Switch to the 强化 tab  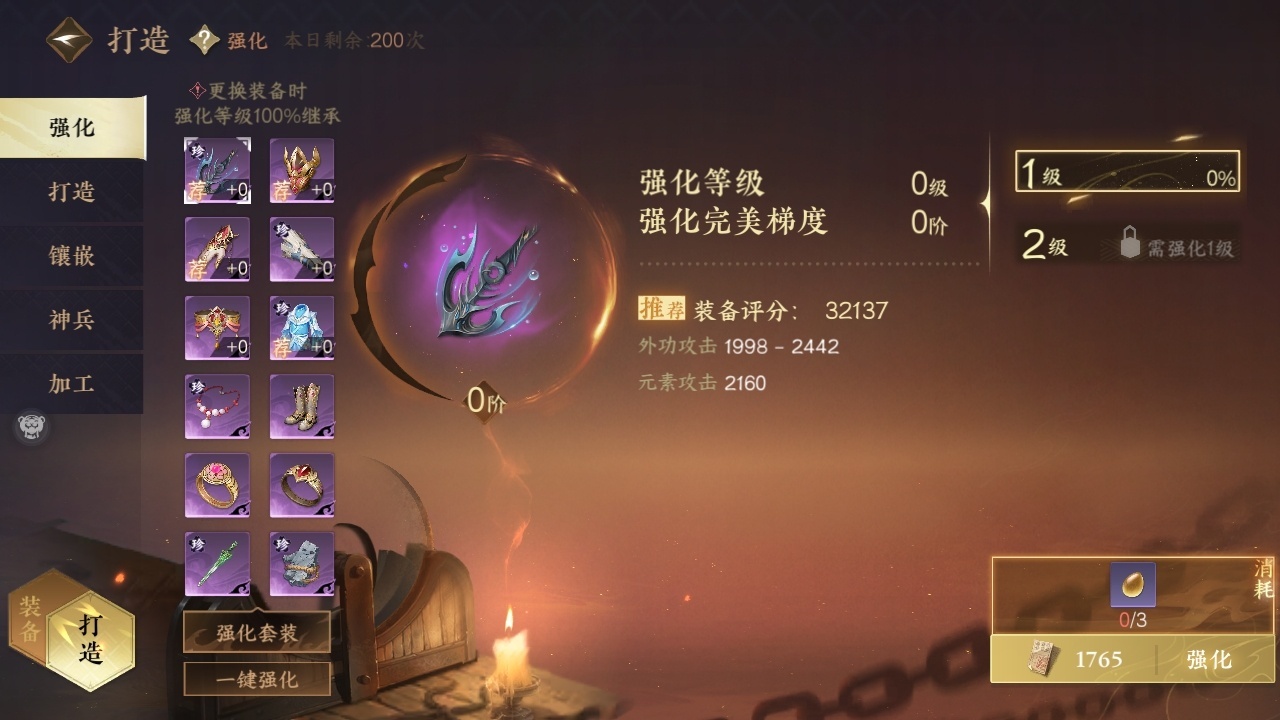(x=72, y=128)
